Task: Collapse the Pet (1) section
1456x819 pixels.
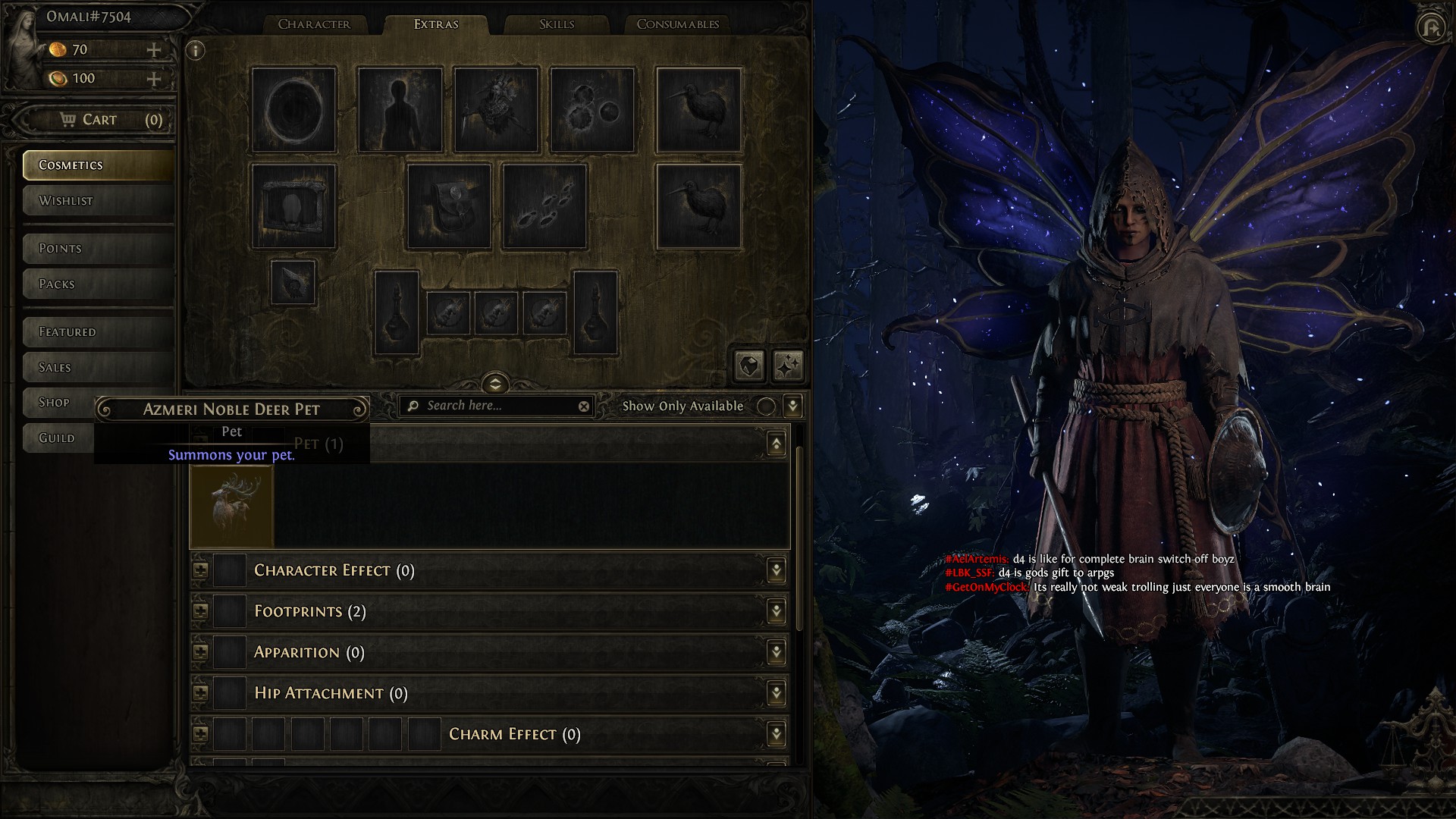Action: 777,444
